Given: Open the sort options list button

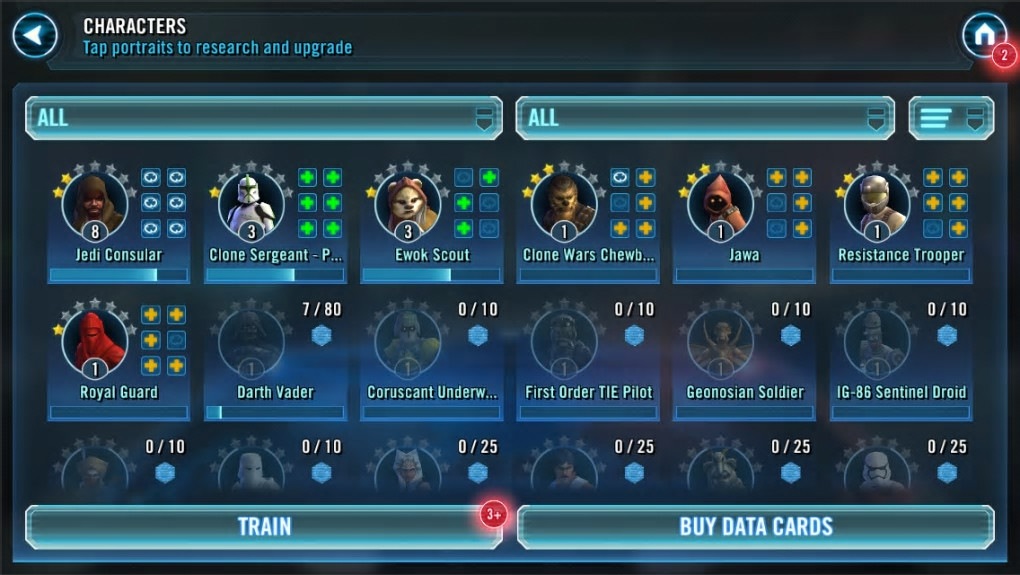Looking at the screenshot, I should 950,118.
